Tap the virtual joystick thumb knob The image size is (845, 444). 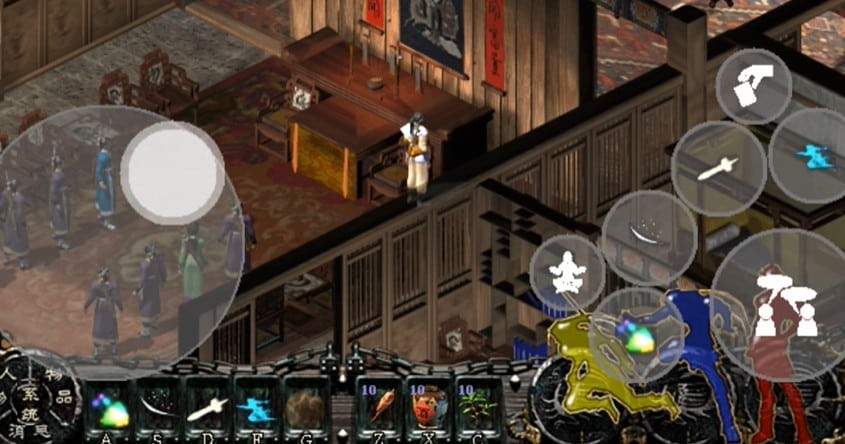point(173,171)
